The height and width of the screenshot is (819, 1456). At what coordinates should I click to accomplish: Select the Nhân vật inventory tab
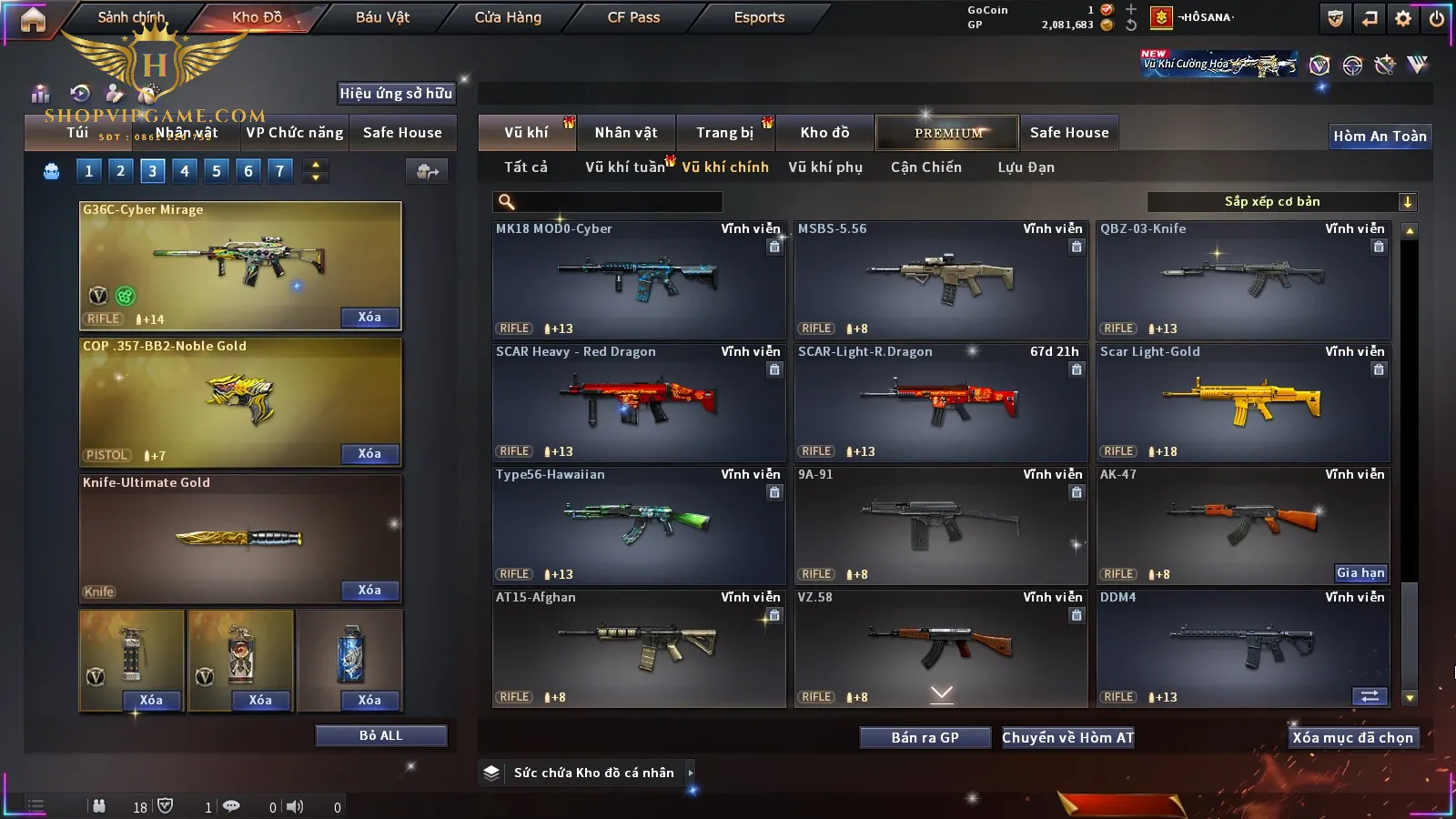click(x=625, y=133)
